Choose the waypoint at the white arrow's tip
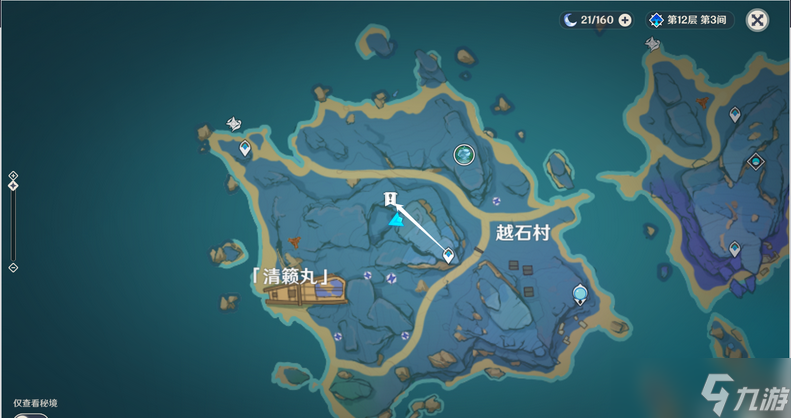Viewport: 791px width, 418px height. 448,255
